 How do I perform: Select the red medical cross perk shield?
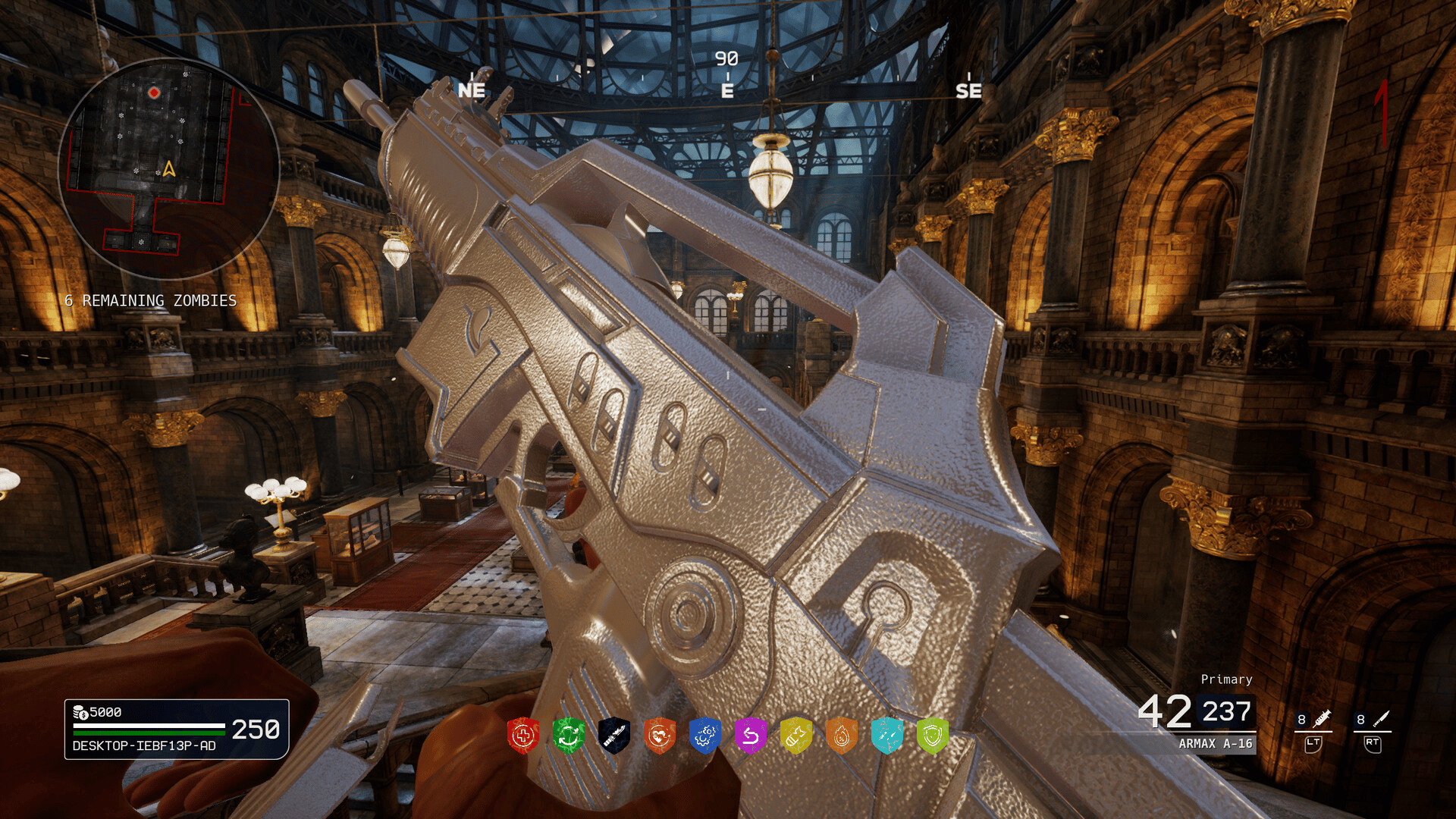pos(523,736)
